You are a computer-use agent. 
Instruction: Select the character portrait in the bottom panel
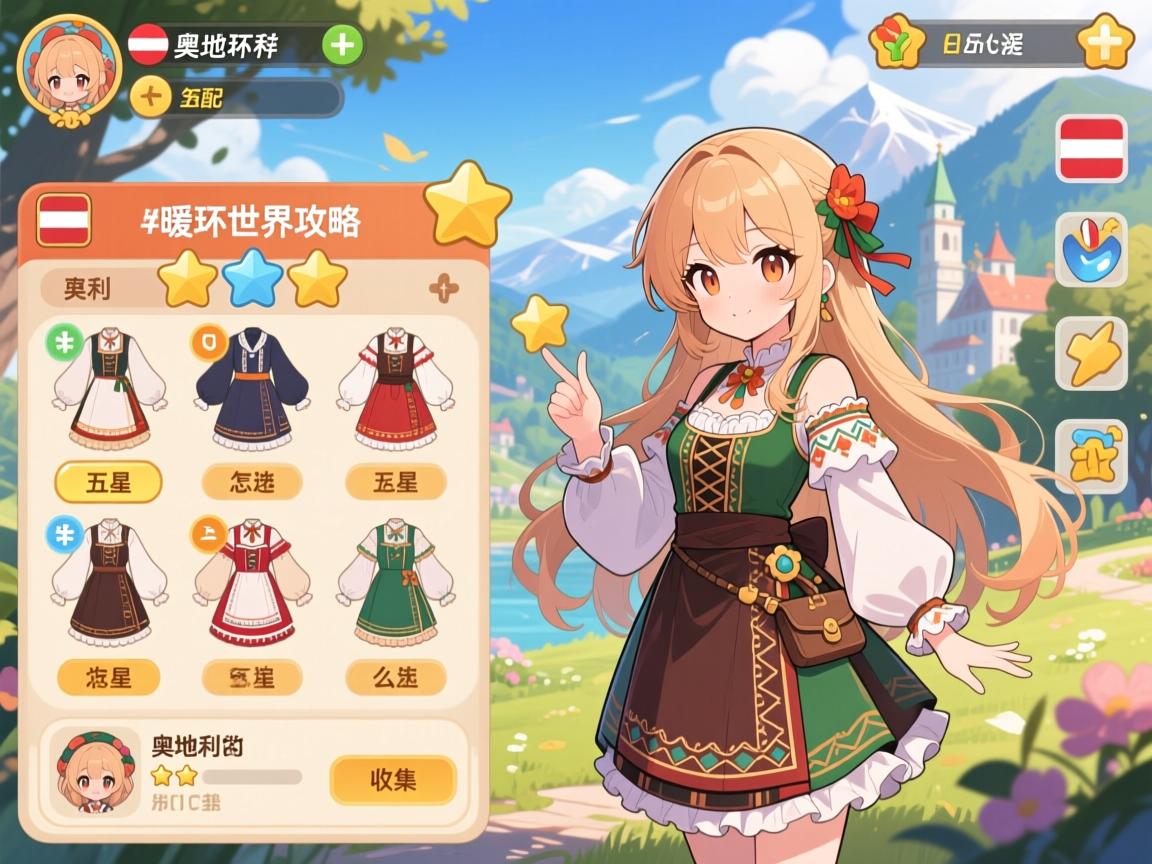pyautogui.click(x=96, y=772)
